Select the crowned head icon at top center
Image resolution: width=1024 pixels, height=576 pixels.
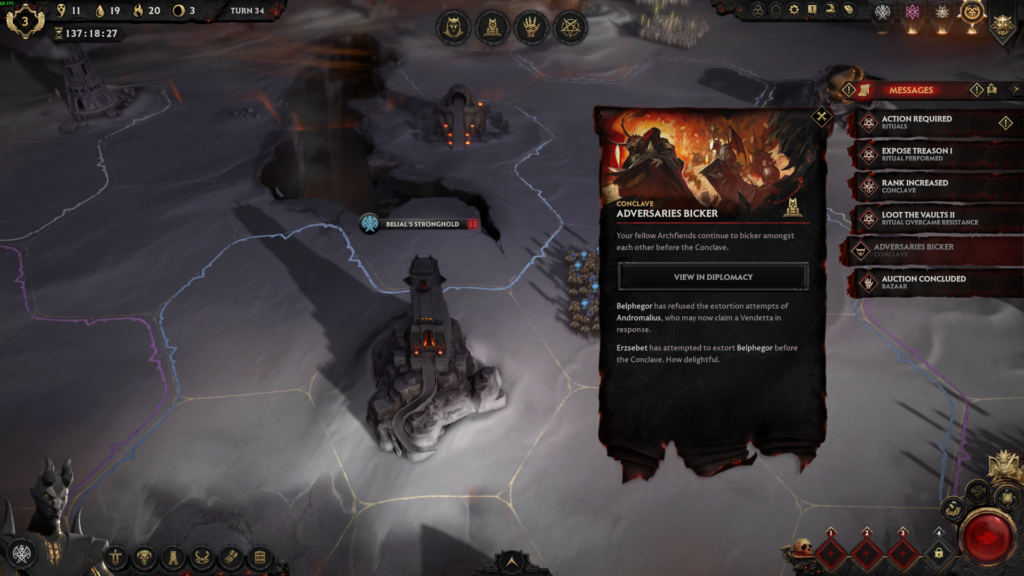[x=455, y=26]
